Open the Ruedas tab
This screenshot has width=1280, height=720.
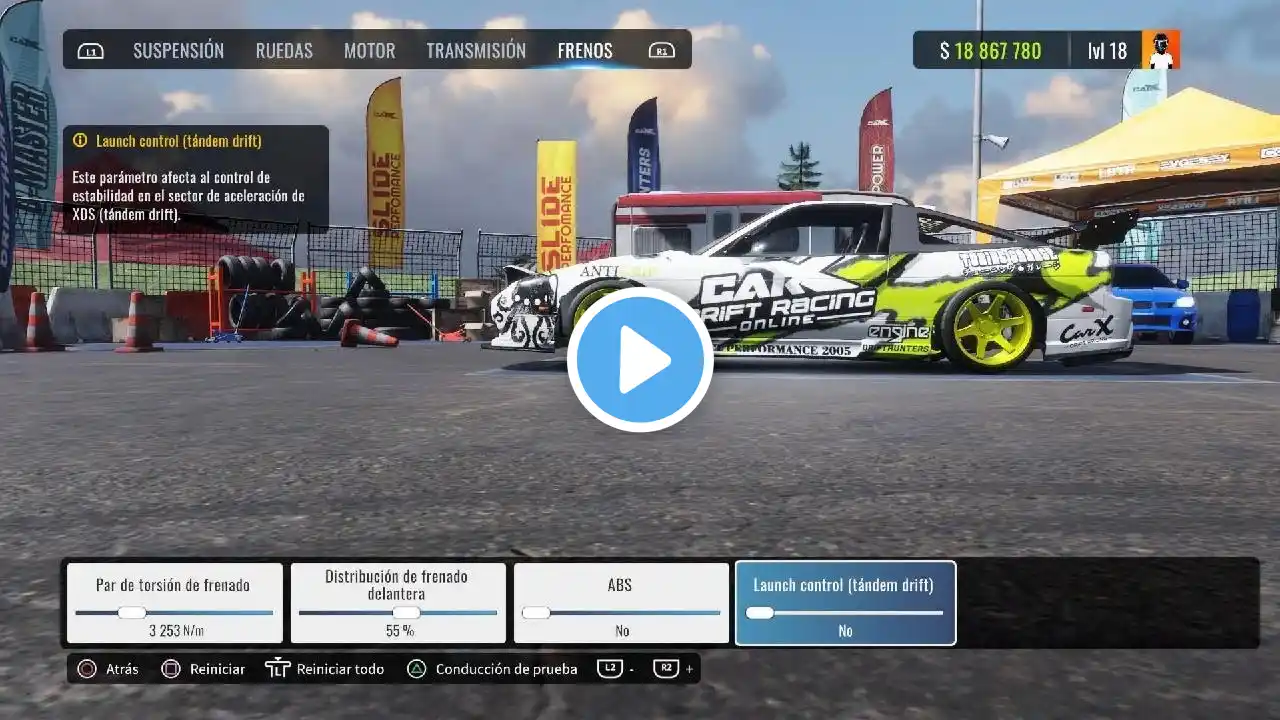pos(284,50)
